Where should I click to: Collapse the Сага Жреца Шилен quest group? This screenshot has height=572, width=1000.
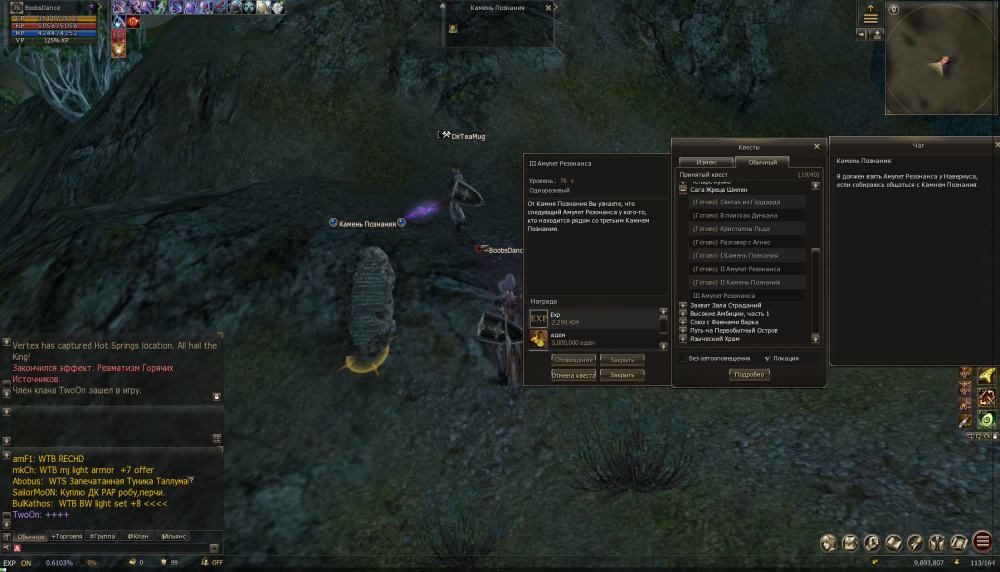point(683,189)
